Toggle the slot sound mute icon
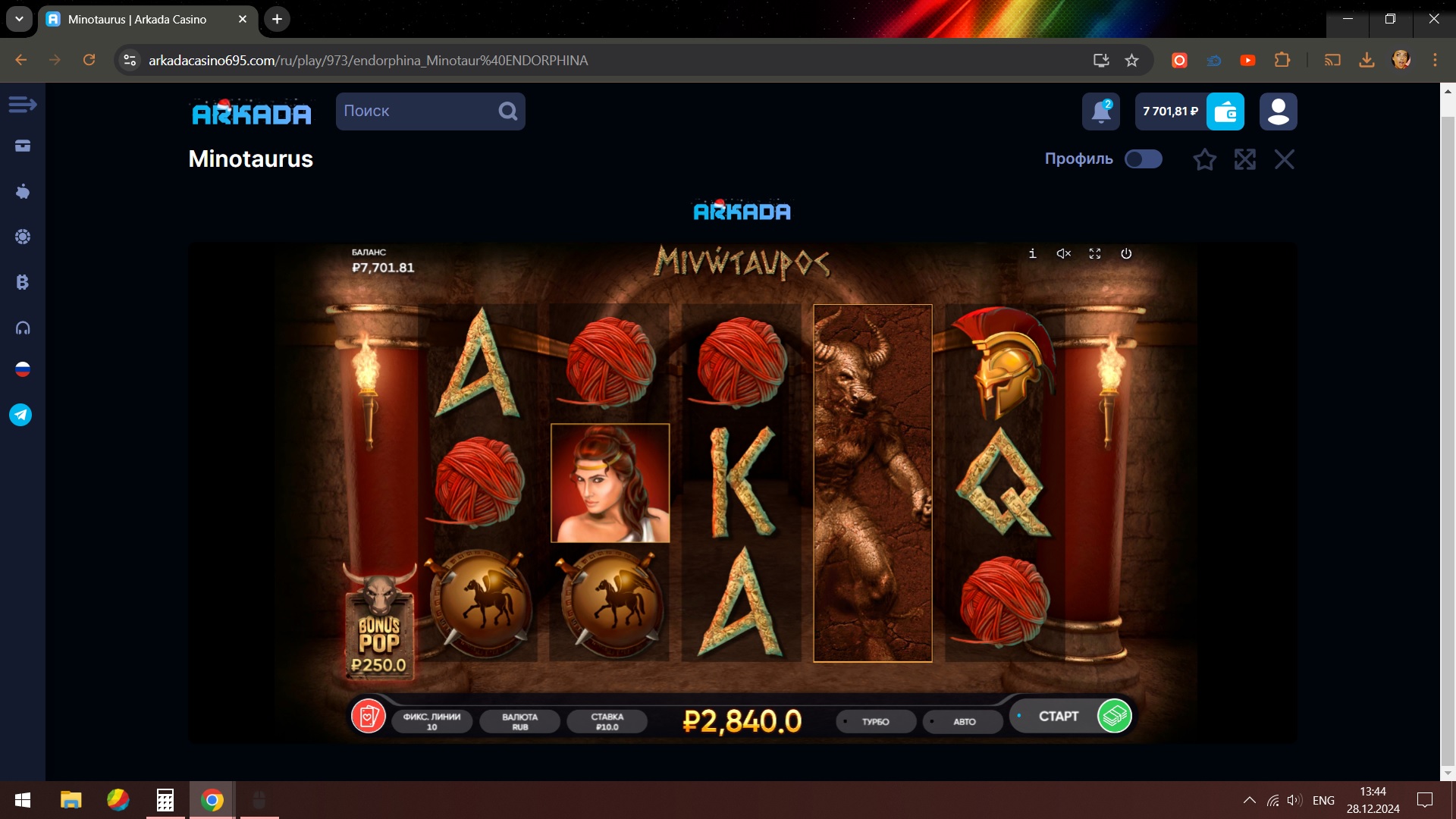The image size is (1456, 819). click(1064, 254)
